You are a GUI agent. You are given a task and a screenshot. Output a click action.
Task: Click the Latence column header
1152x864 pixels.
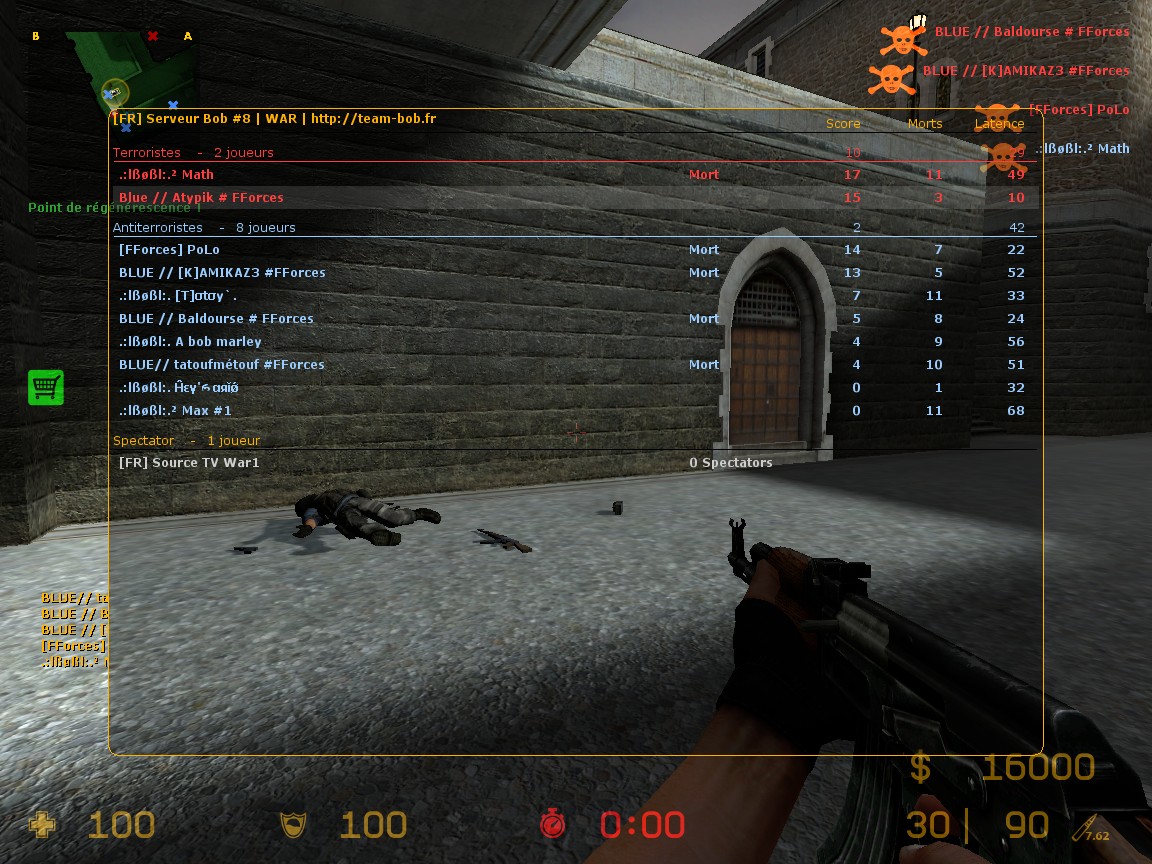pos(999,124)
